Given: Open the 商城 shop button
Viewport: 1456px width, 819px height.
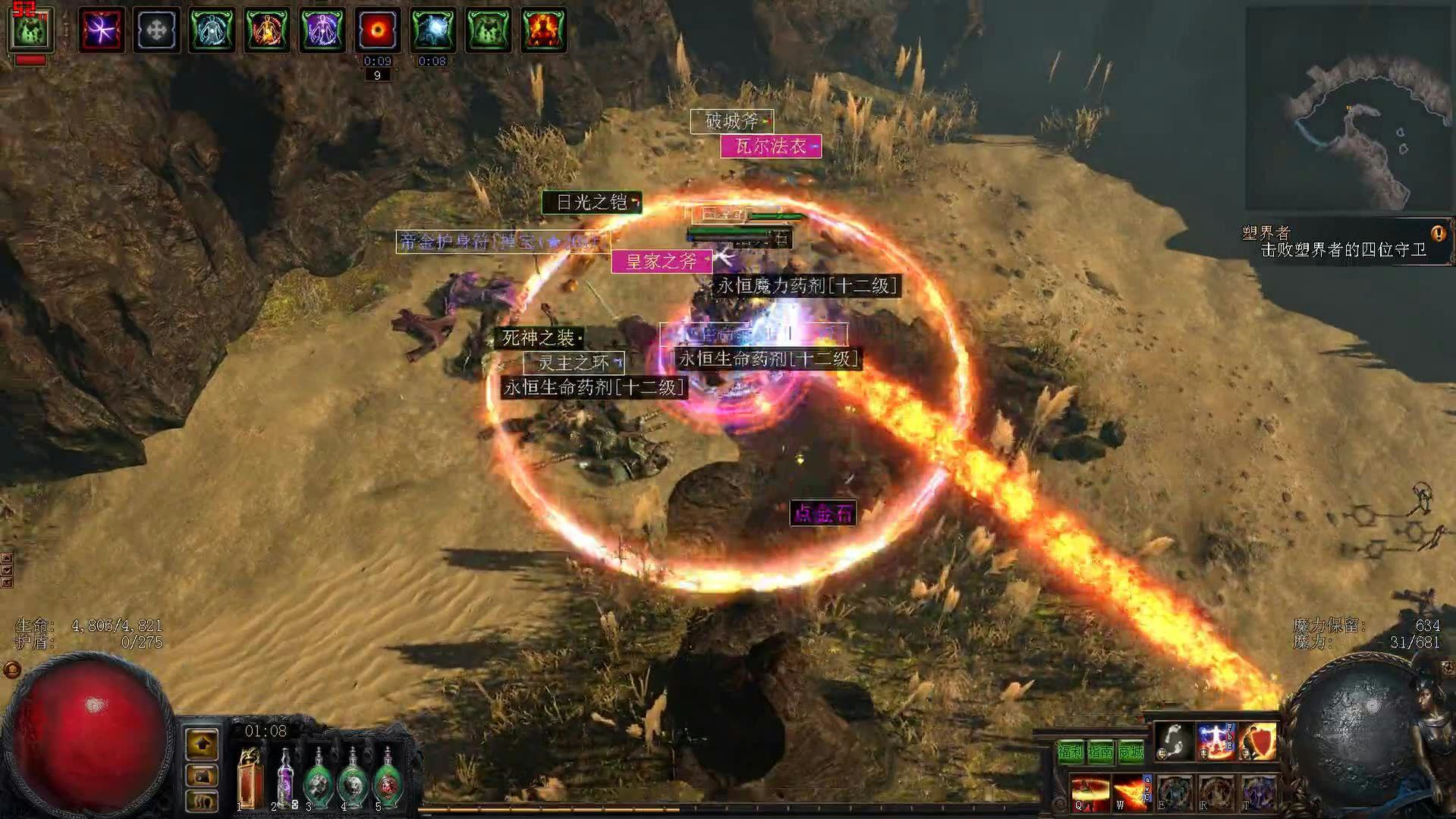Looking at the screenshot, I should [1131, 751].
